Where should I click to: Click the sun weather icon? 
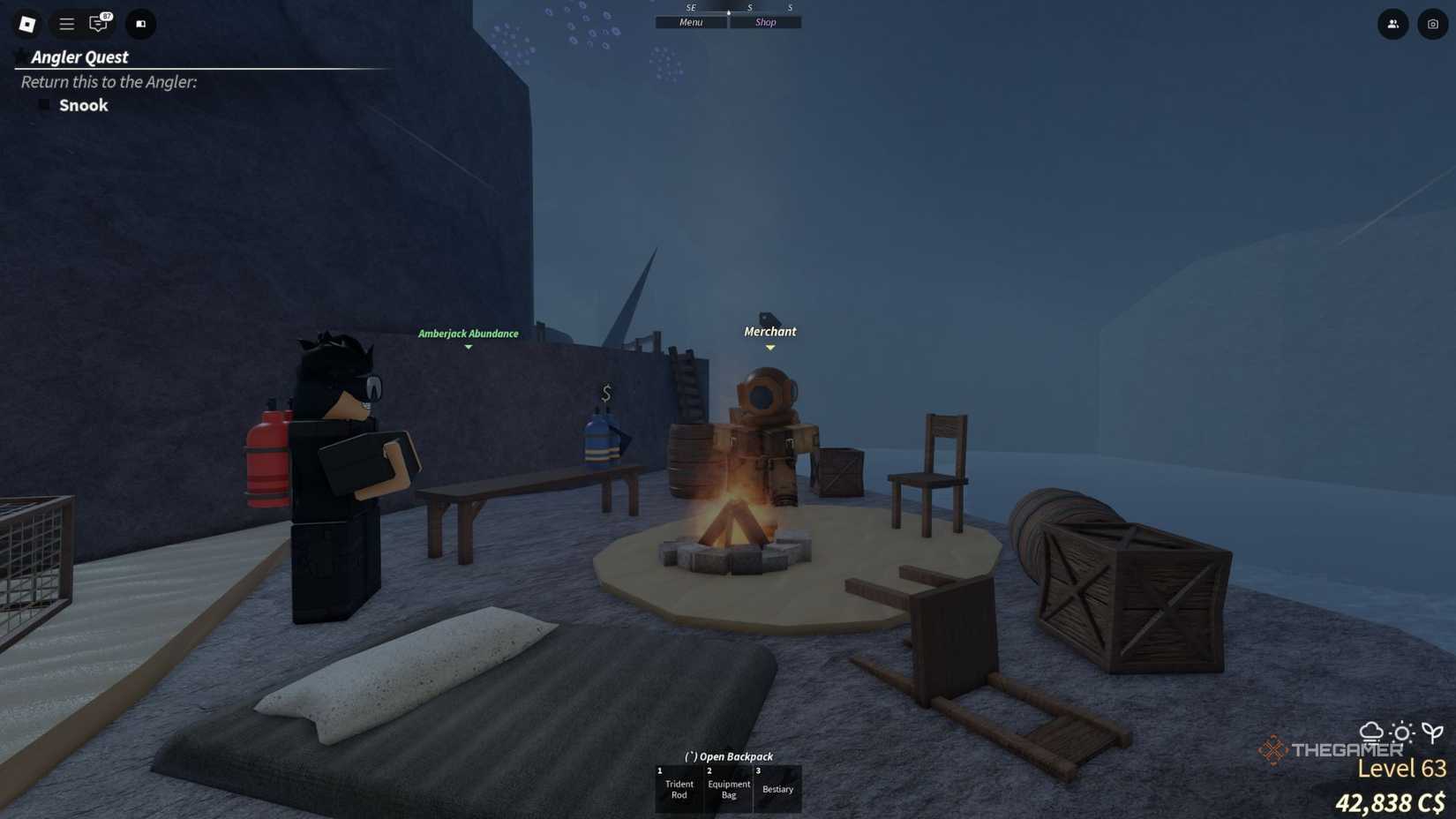click(1401, 733)
